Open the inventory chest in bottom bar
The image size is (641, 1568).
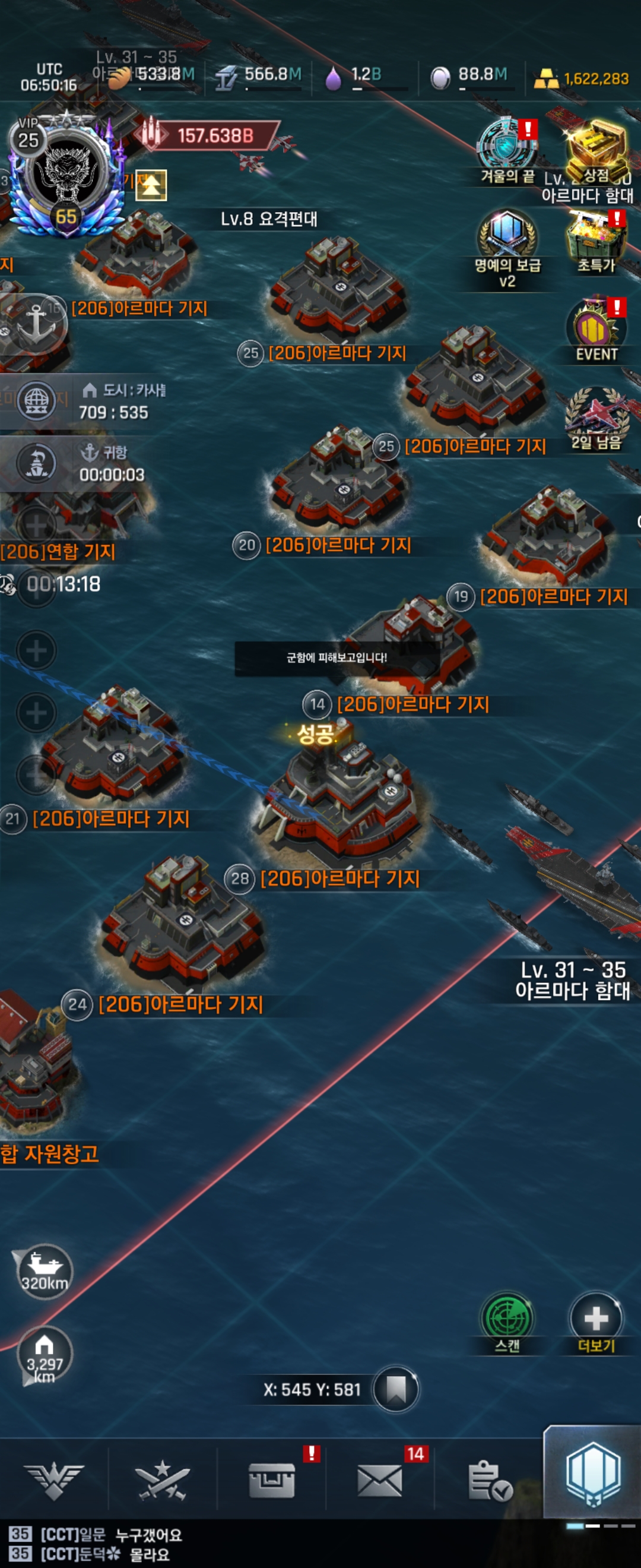pyautogui.click(x=272, y=1480)
